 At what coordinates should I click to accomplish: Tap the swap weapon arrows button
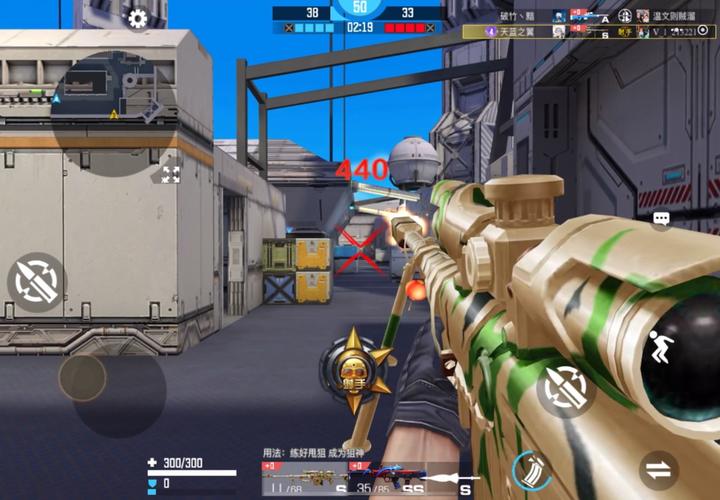tap(659, 469)
